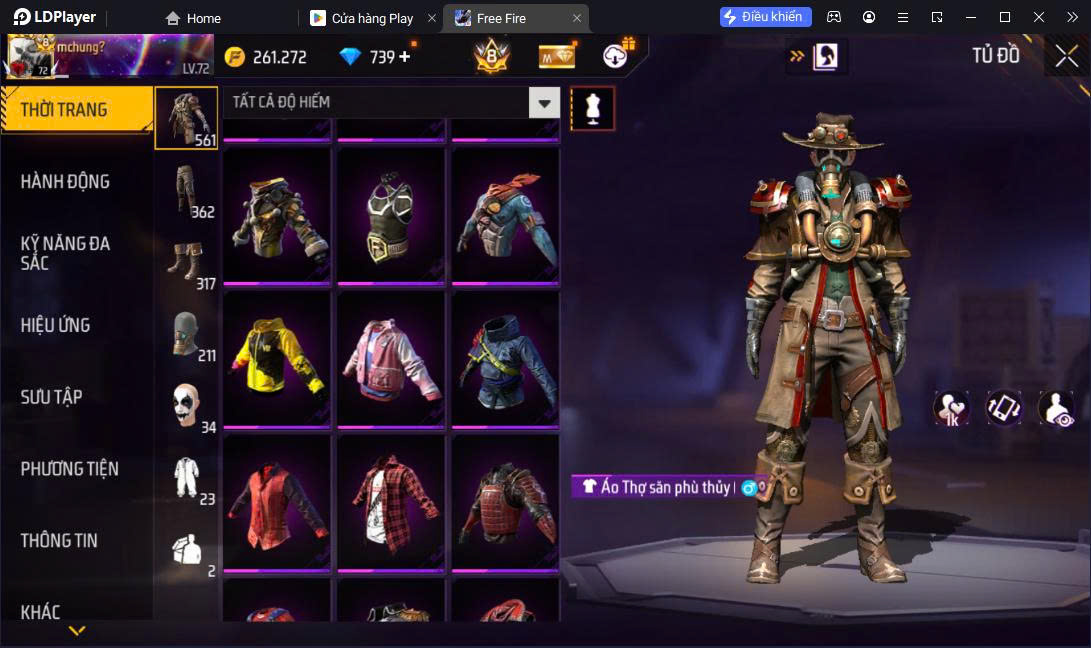Select the pants subcategory with 362 items
Screen dimensions: 1091x648
coord(186,190)
